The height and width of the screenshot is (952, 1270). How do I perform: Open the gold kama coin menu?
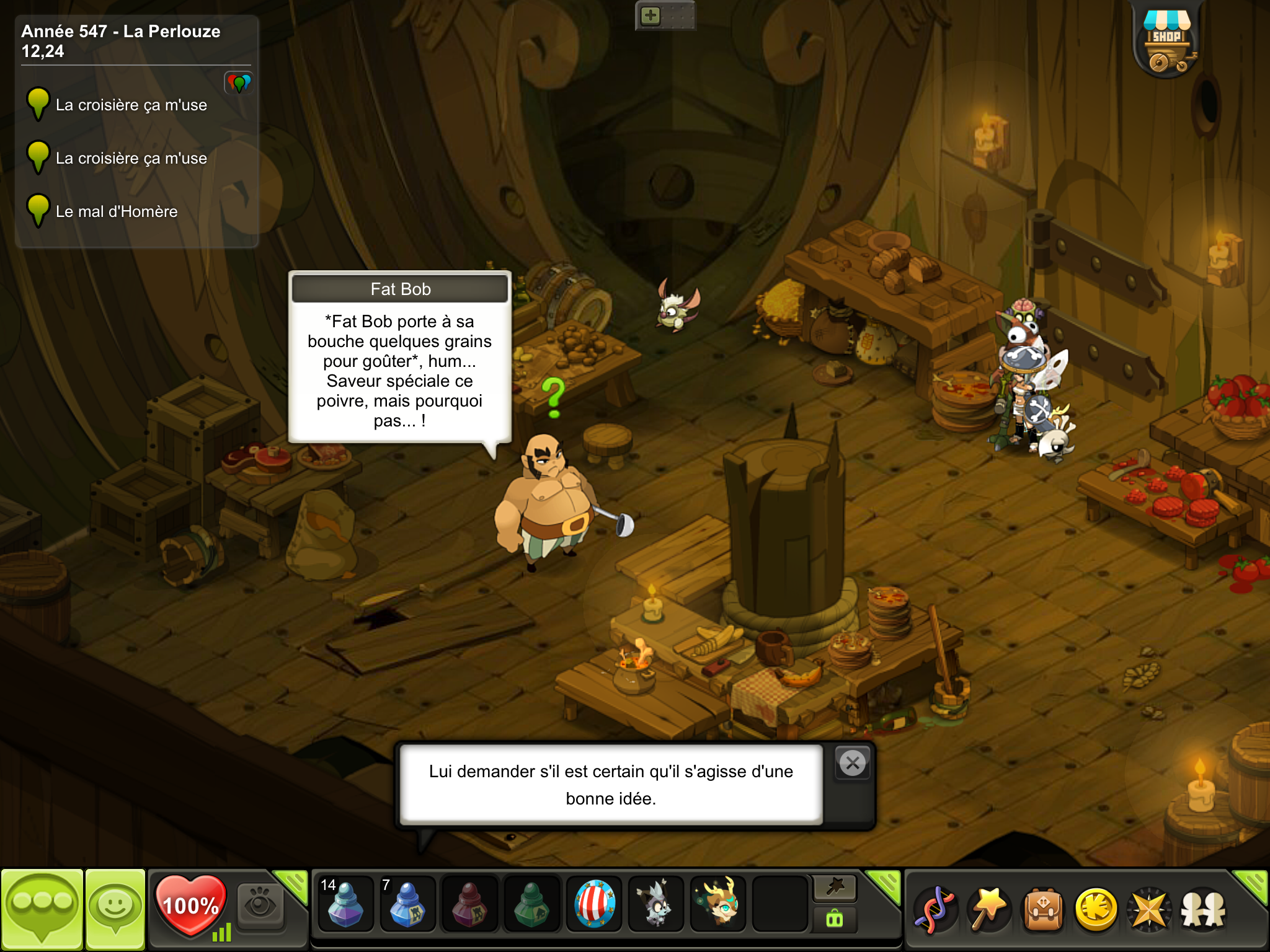tap(1096, 909)
